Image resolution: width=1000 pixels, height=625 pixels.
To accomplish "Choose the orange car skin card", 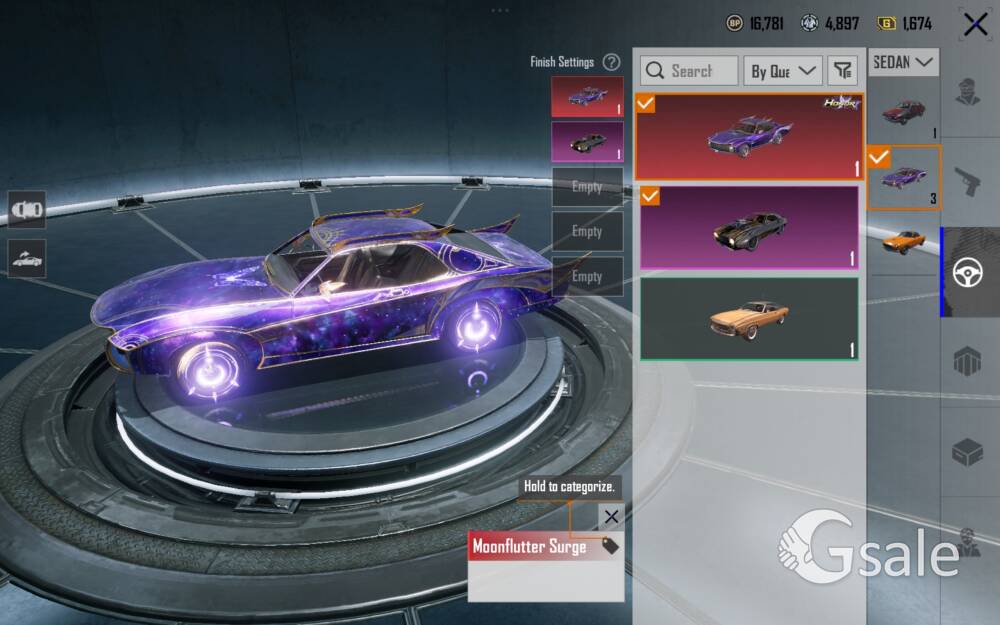I will tap(749, 319).
